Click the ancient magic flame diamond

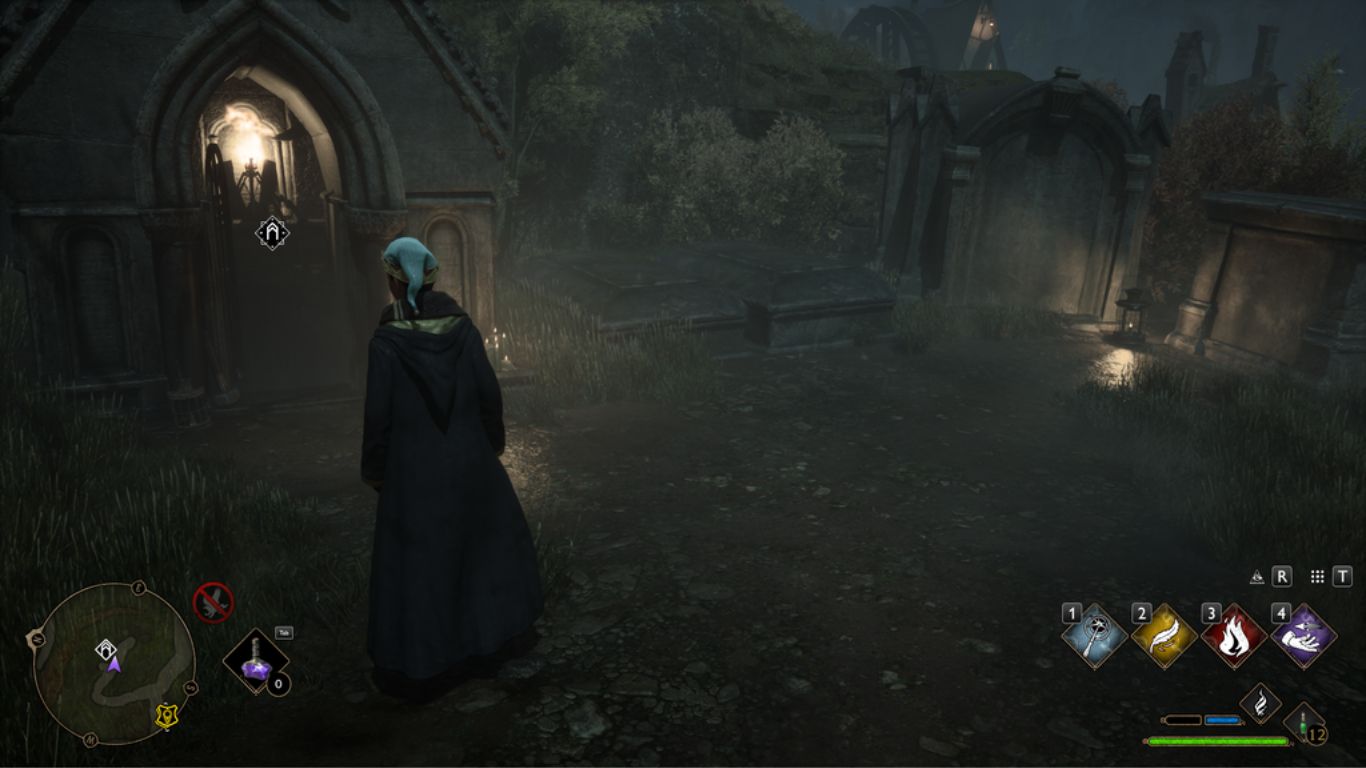(1260, 703)
